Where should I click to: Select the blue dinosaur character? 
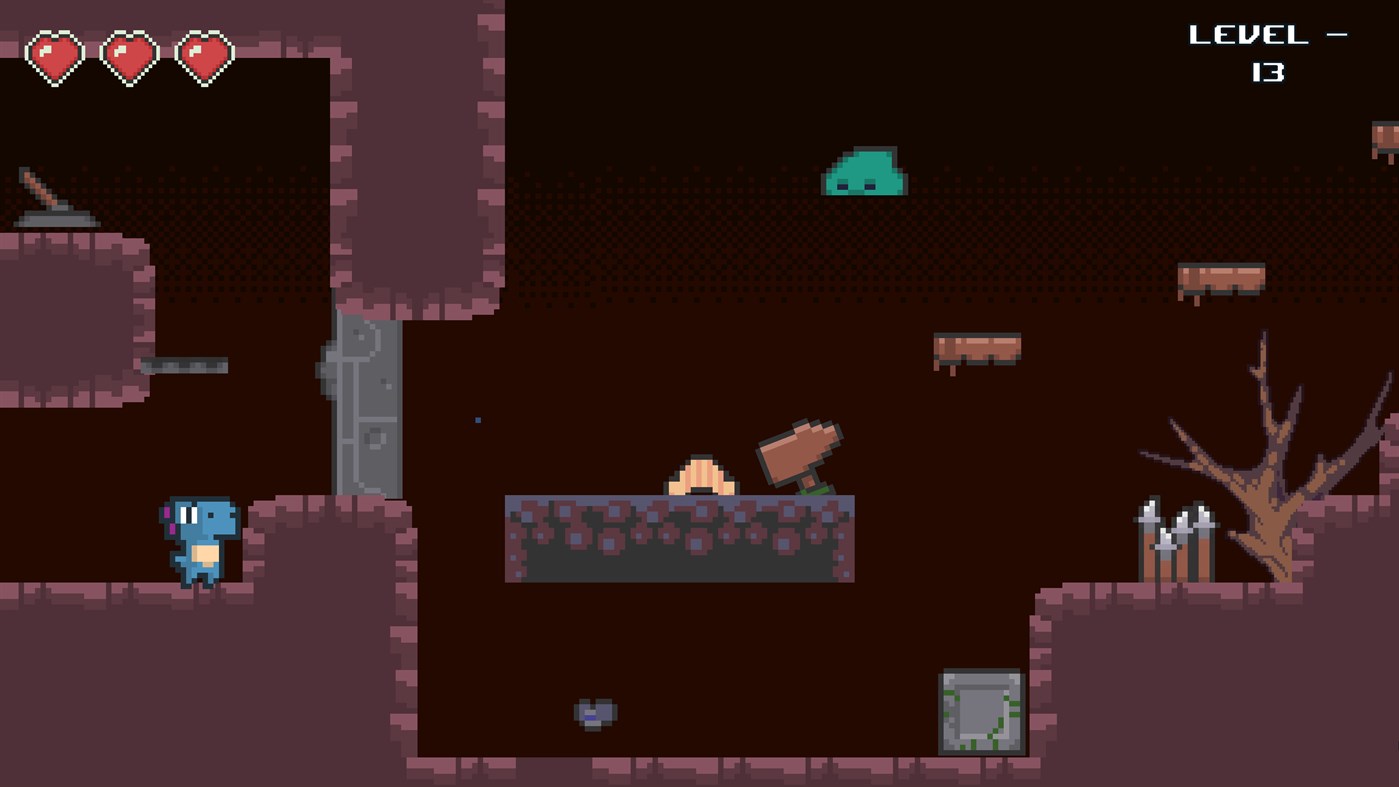click(x=200, y=545)
